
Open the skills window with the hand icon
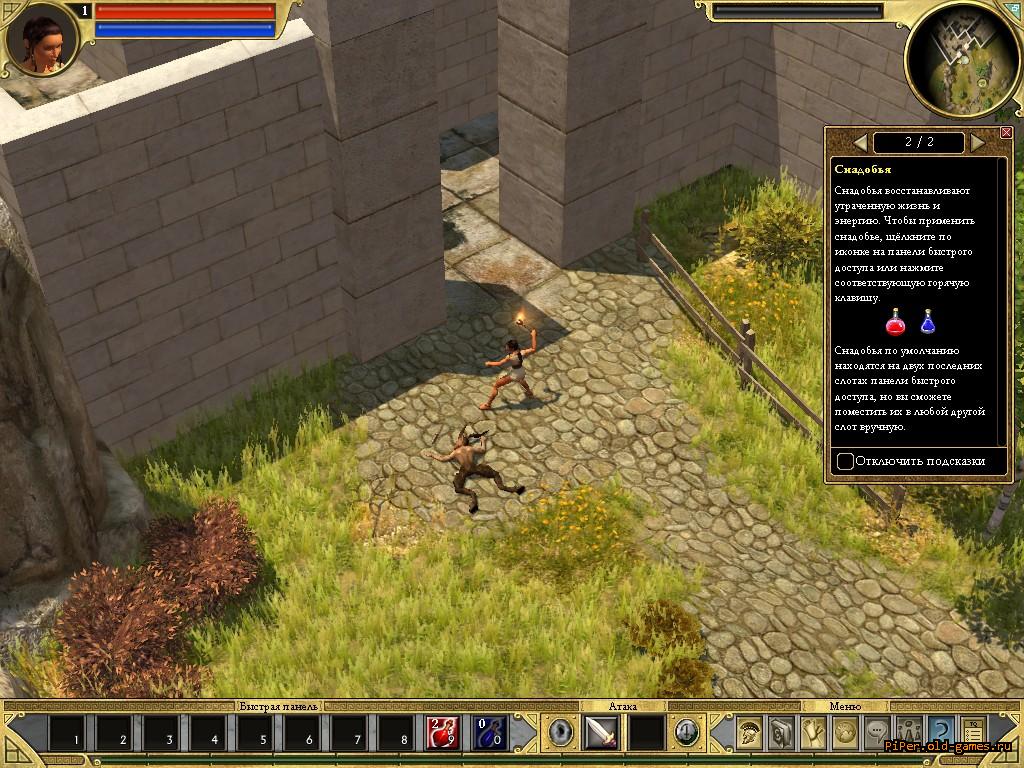814,733
